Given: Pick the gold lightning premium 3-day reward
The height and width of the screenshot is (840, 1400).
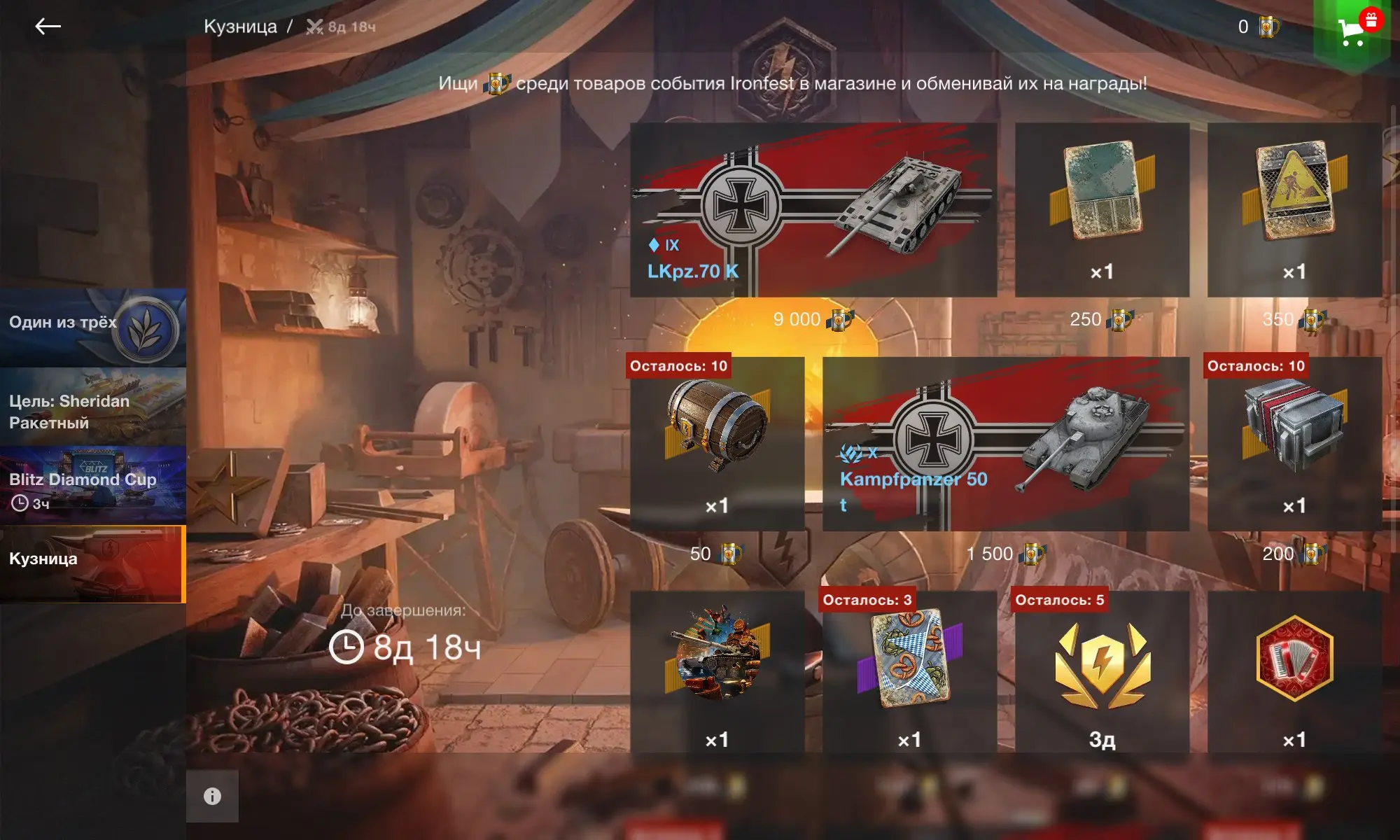Looking at the screenshot, I should pos(1102,672).
